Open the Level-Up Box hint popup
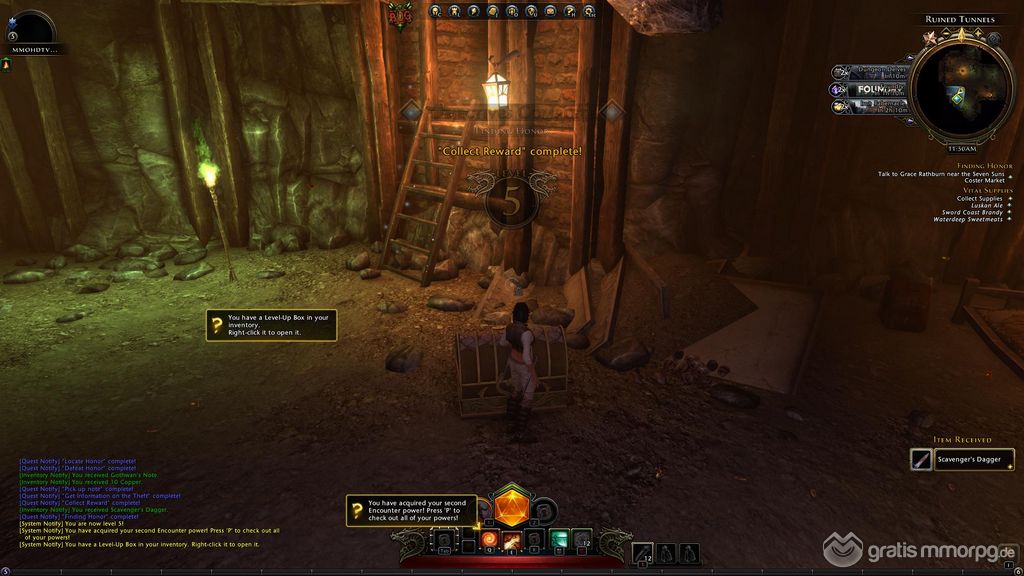The image size is (1024, 576). [269, 324]
